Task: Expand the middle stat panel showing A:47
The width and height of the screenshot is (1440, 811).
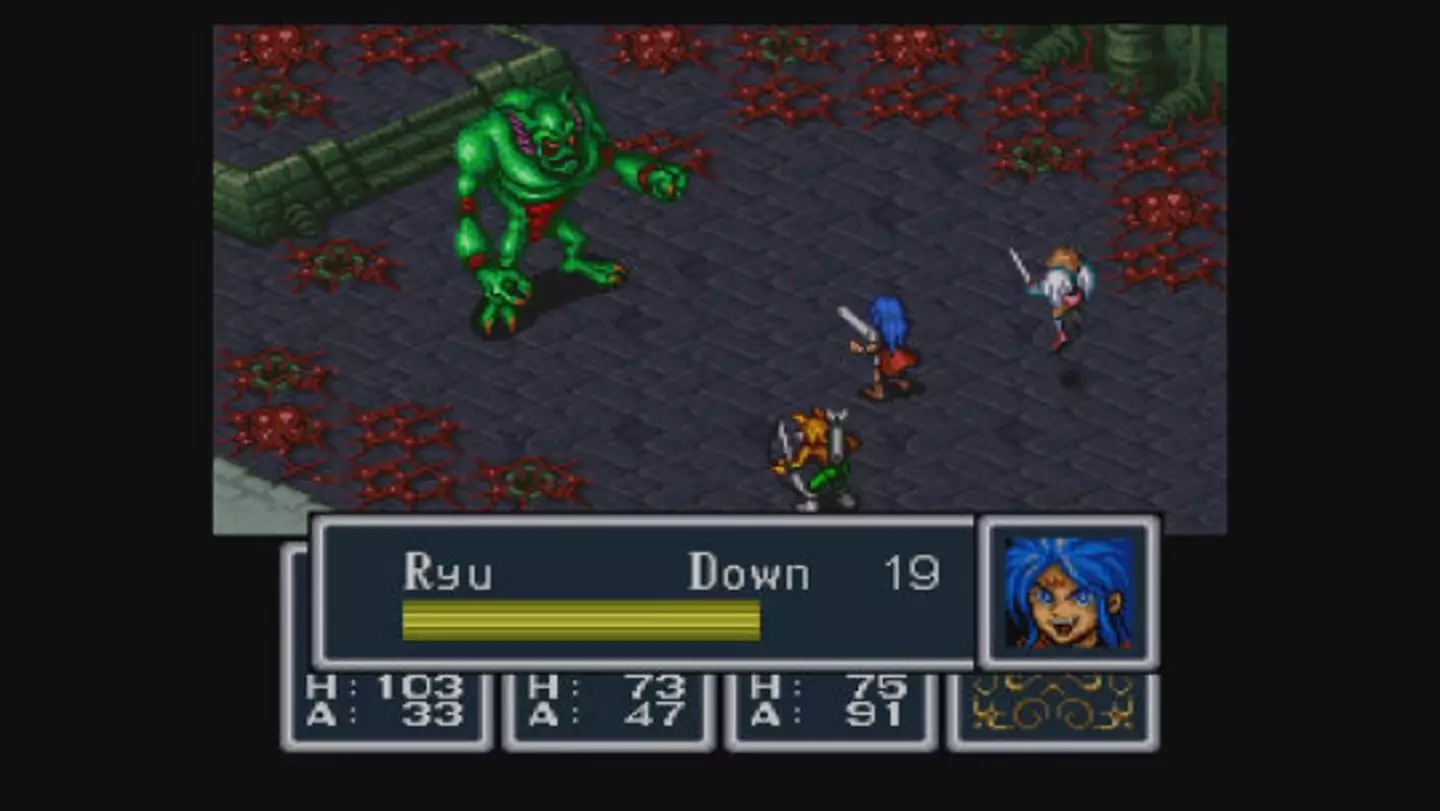Action: click(x=608, y=703)
